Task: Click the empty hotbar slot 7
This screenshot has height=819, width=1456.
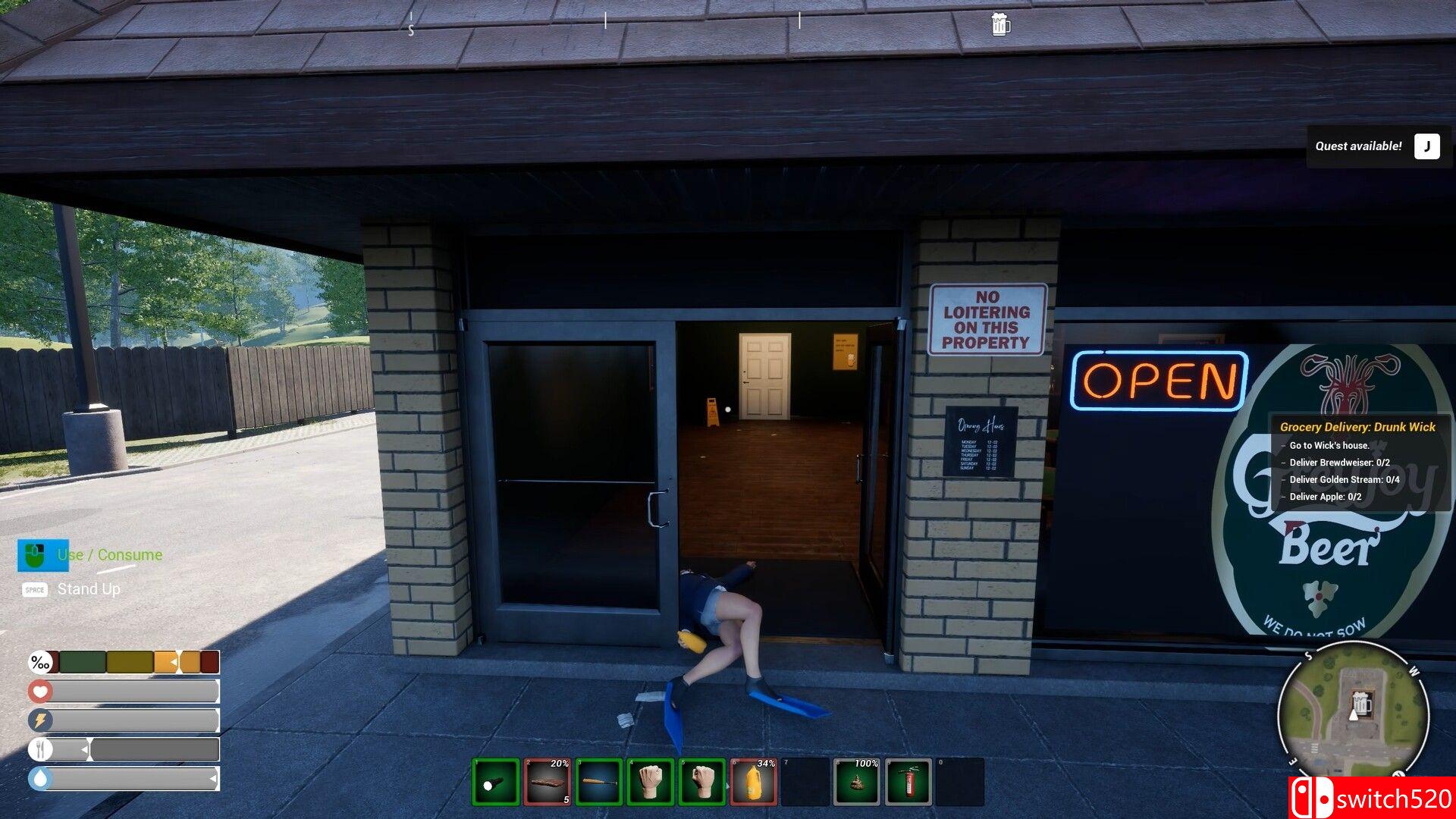Action: tap(806, 780)
